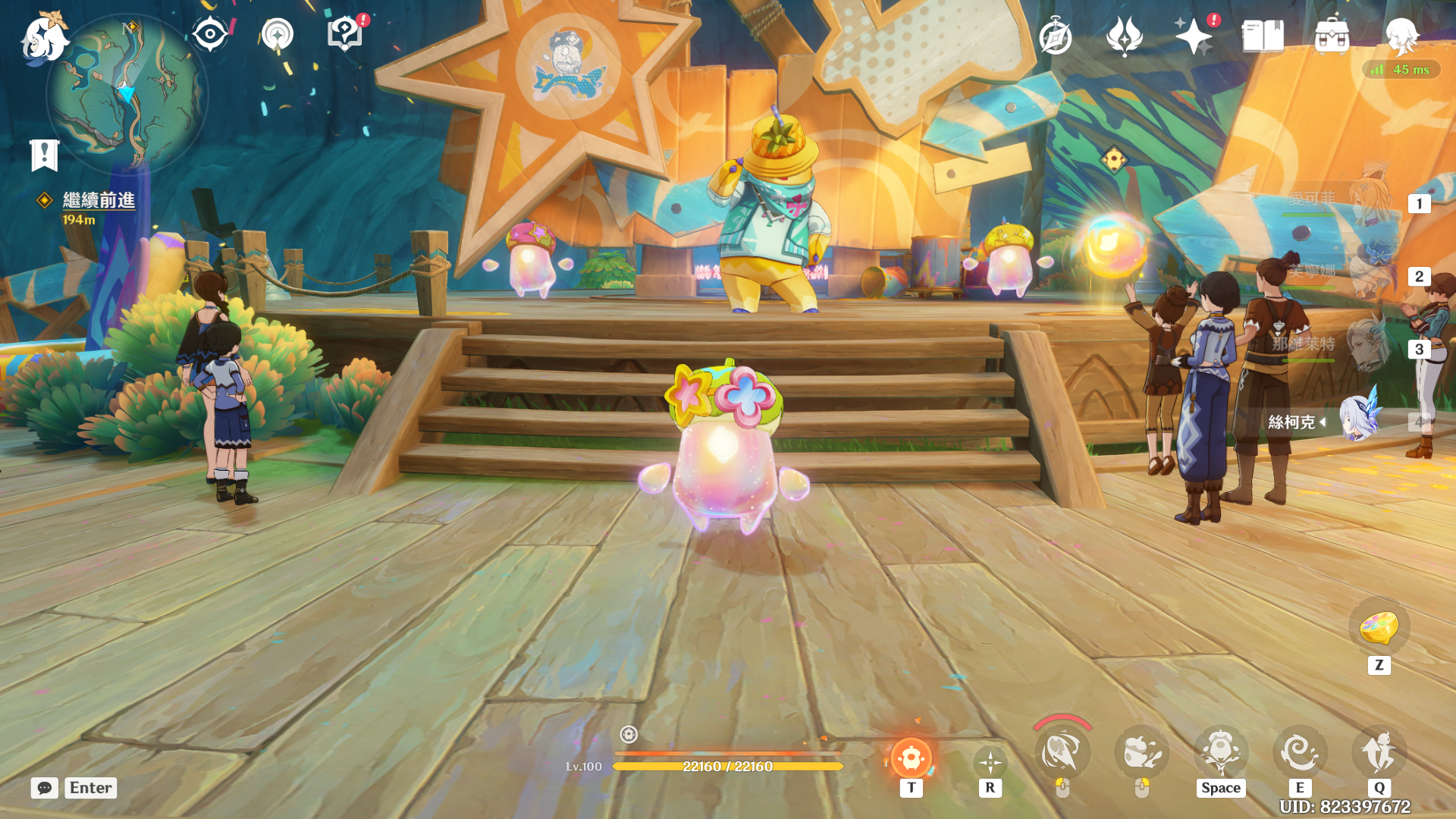1456x819 pixels.
Task: Open the compass adventure handbook icon
Action: [x=1056, y=36]
